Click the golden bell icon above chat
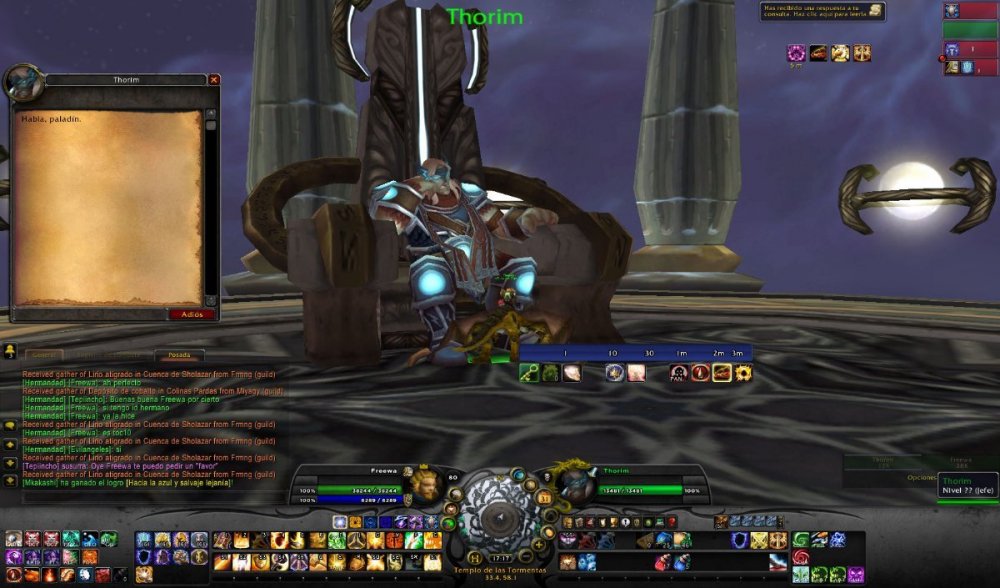Viewport: 1000px width, 588px height. point(9,351)
